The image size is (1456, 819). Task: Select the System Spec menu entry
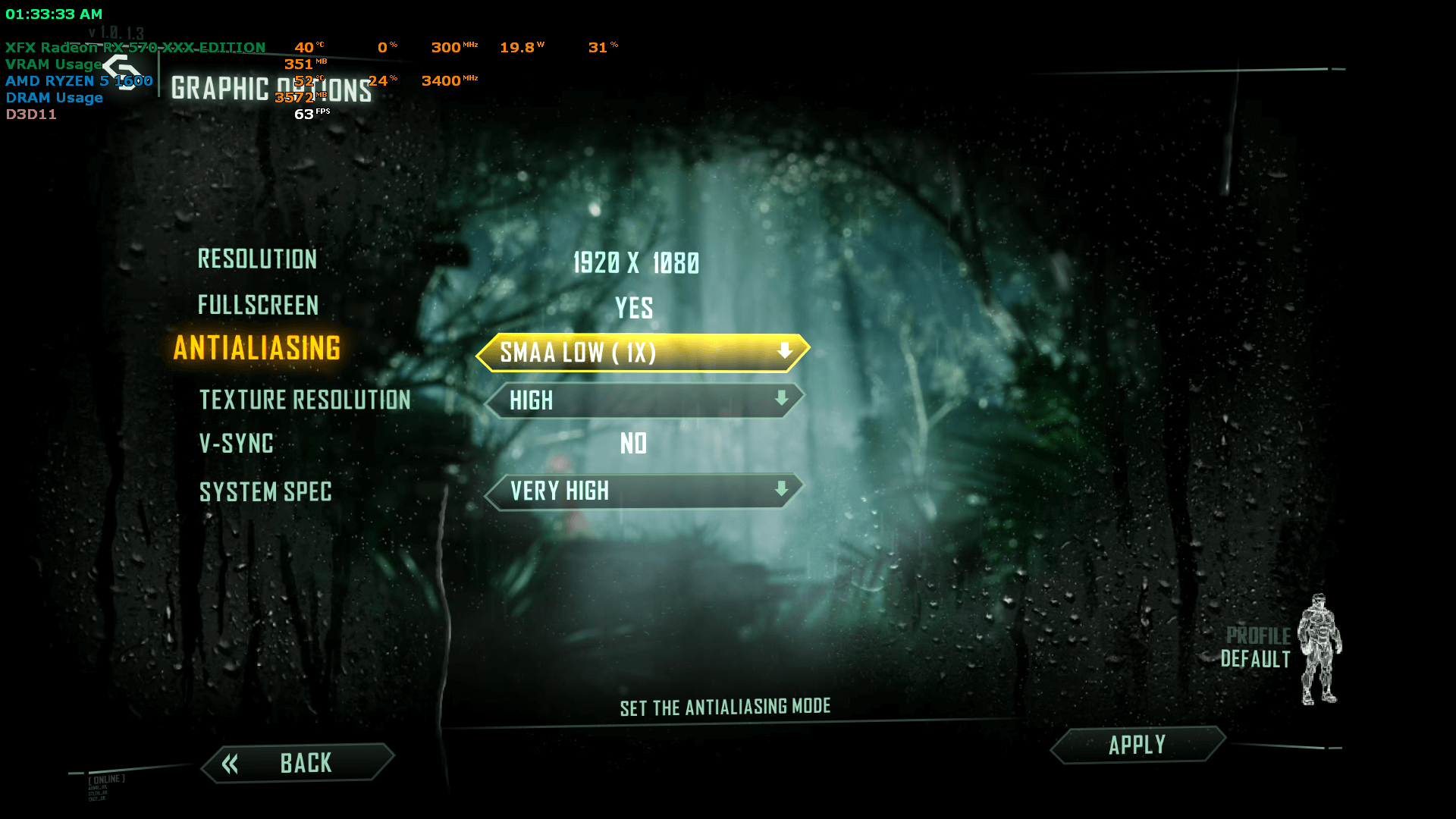pos(265,492)
